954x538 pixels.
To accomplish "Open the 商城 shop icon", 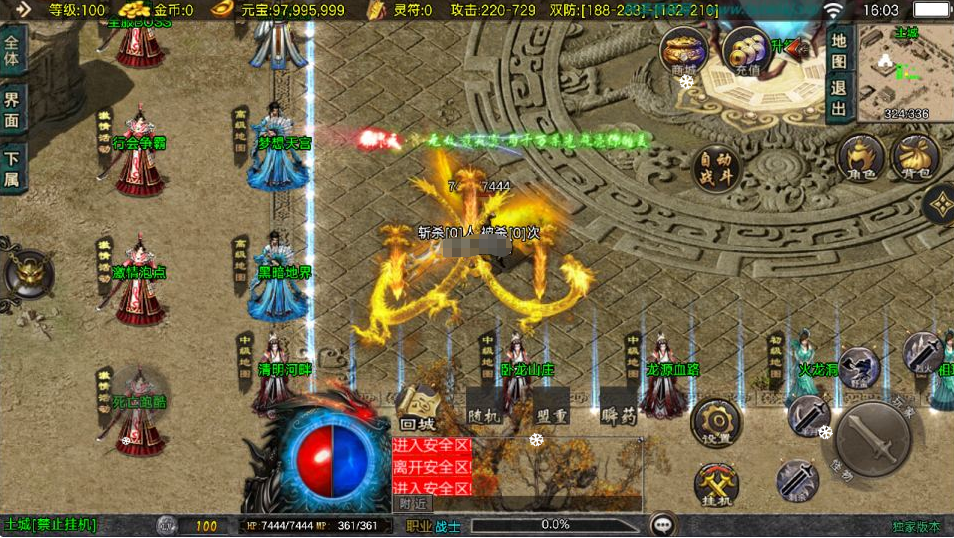I will [x=684, y=51].
